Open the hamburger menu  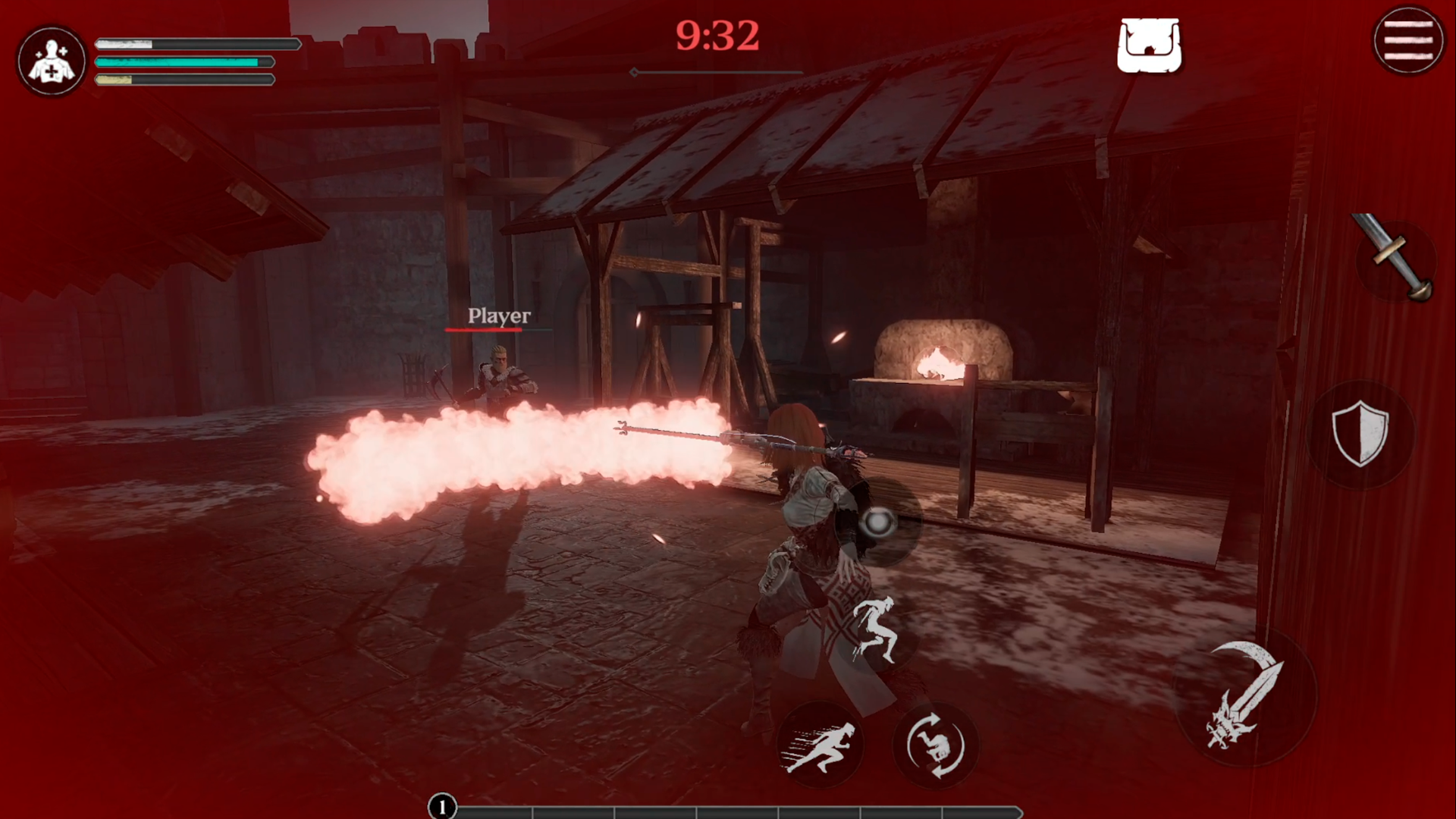tap(1408, 41)
